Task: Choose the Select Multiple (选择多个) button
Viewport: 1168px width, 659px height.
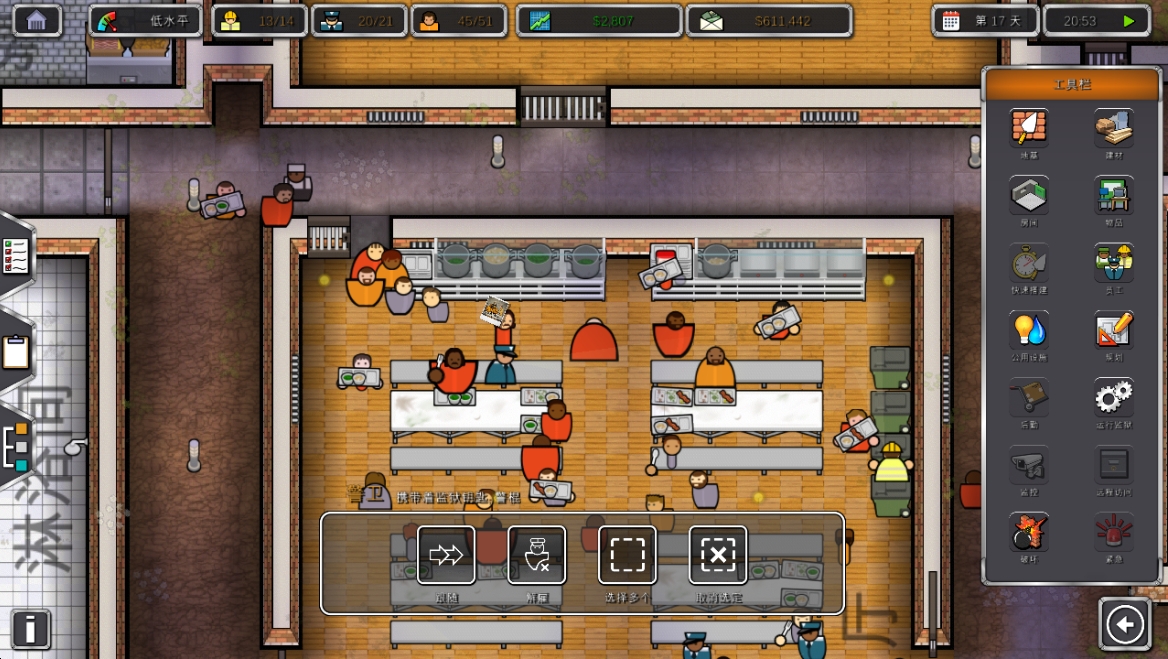Action: click(627, 555)
